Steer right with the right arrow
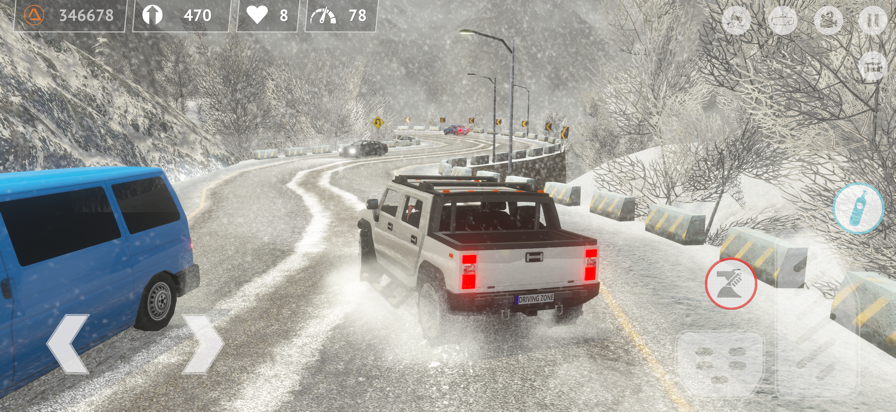This screenshot has height=412, width=896. 202,344
